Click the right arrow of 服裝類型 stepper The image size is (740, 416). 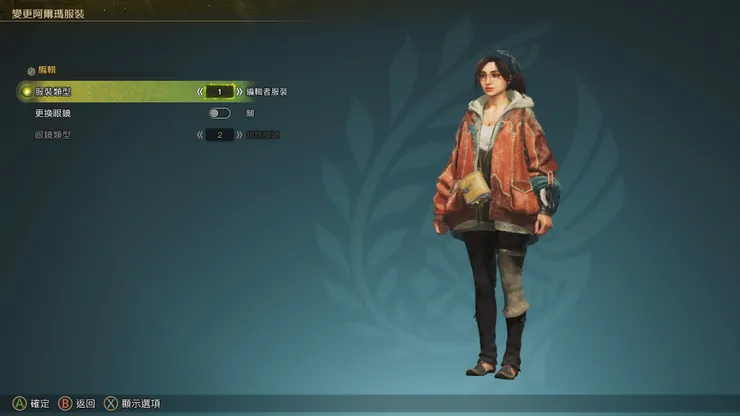(239, 91)
